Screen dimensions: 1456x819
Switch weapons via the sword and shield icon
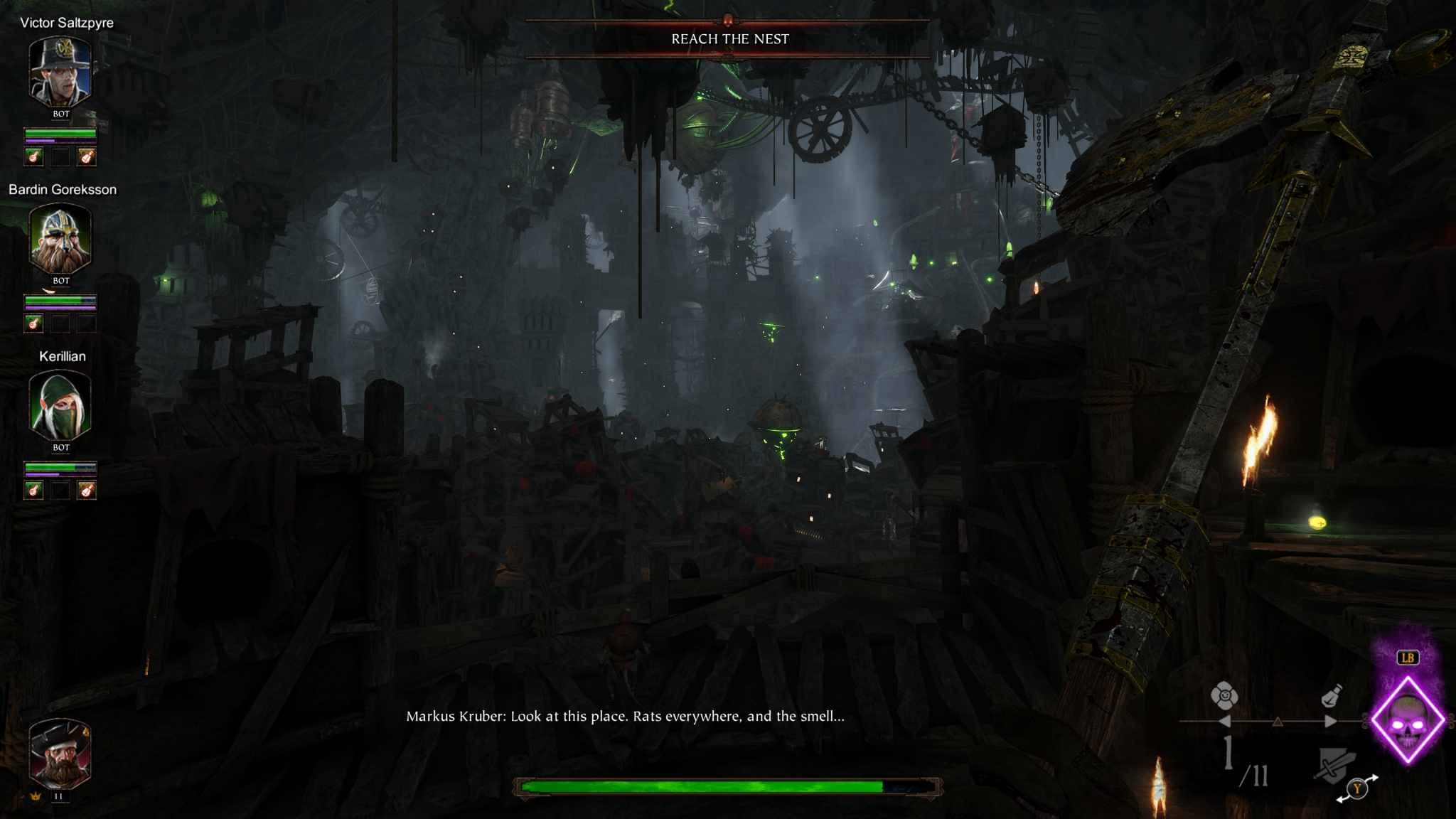pos(1337,765)
